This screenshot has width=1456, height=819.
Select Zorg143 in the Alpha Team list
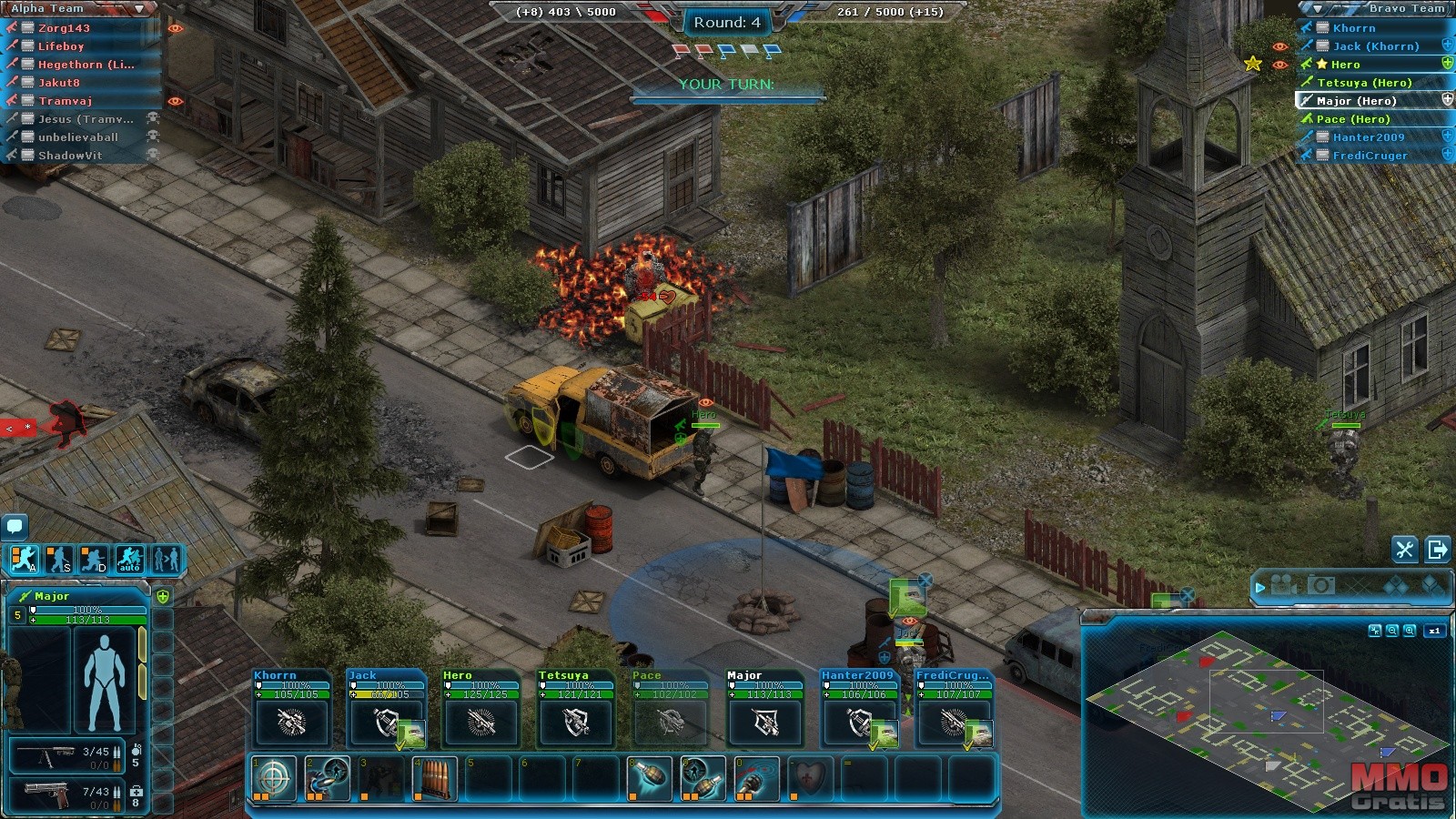[x=64, y=28]
